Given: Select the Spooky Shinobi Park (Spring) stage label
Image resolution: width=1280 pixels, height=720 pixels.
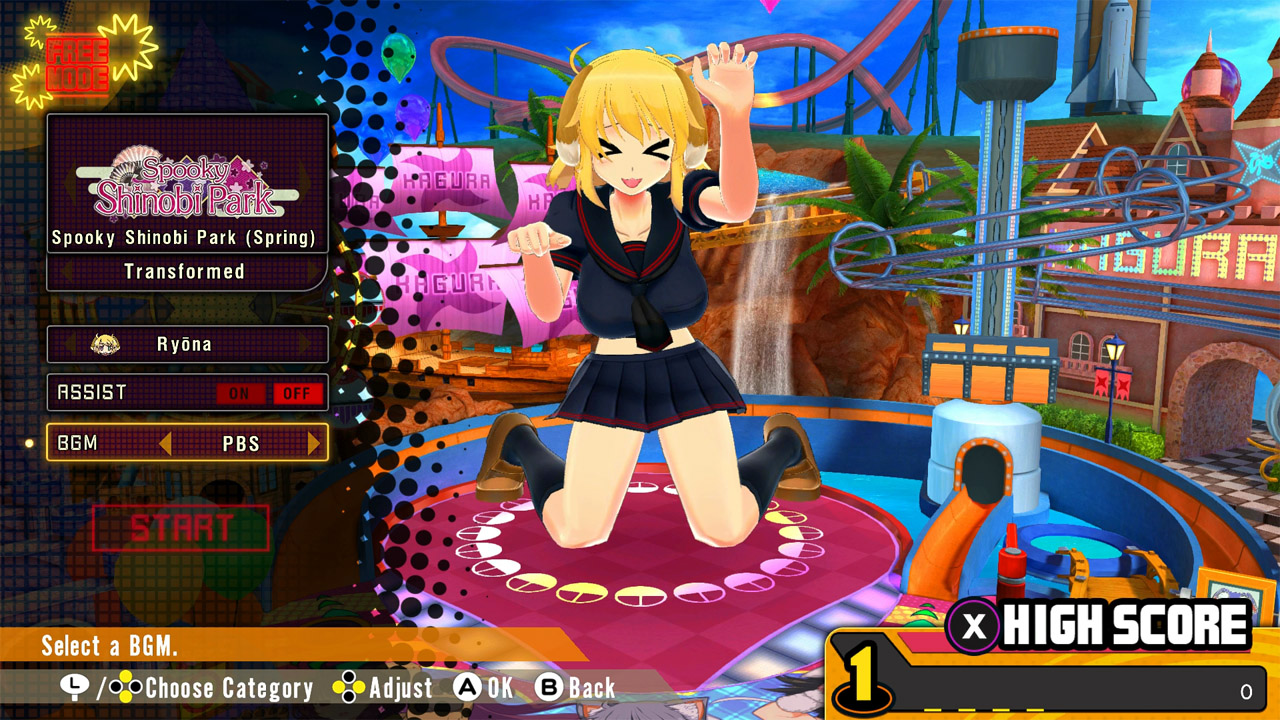Looking at the screenshot, I should 186,237.
